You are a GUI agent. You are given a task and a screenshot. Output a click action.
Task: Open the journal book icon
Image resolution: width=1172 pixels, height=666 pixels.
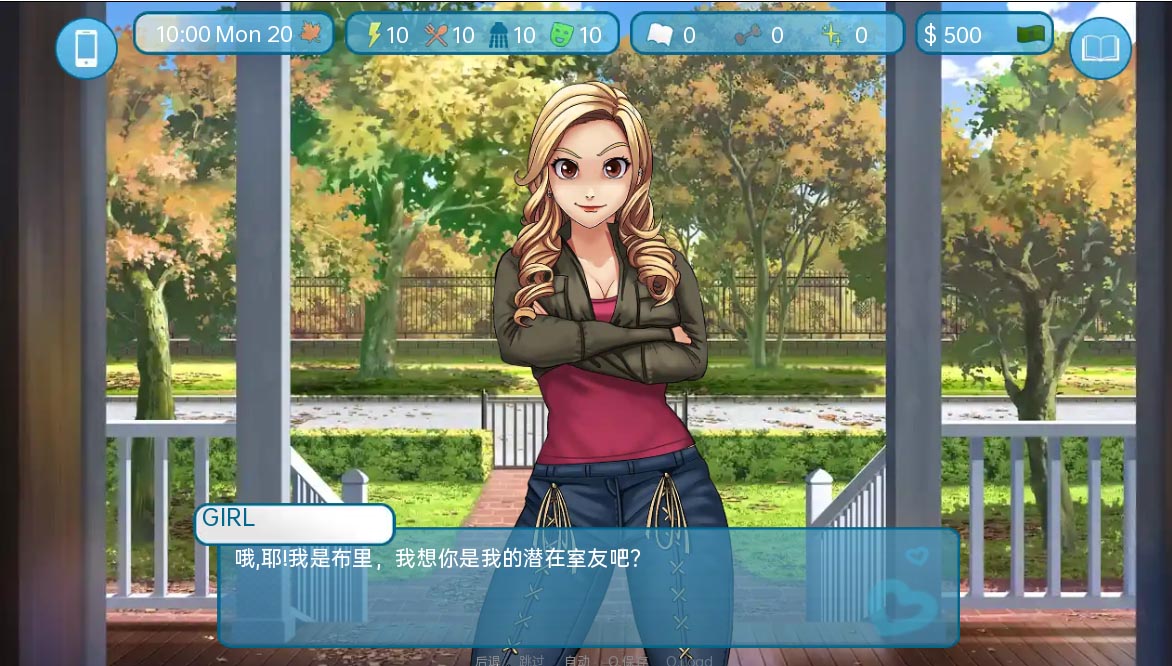pyautogui.click(x=1100, y=48)
